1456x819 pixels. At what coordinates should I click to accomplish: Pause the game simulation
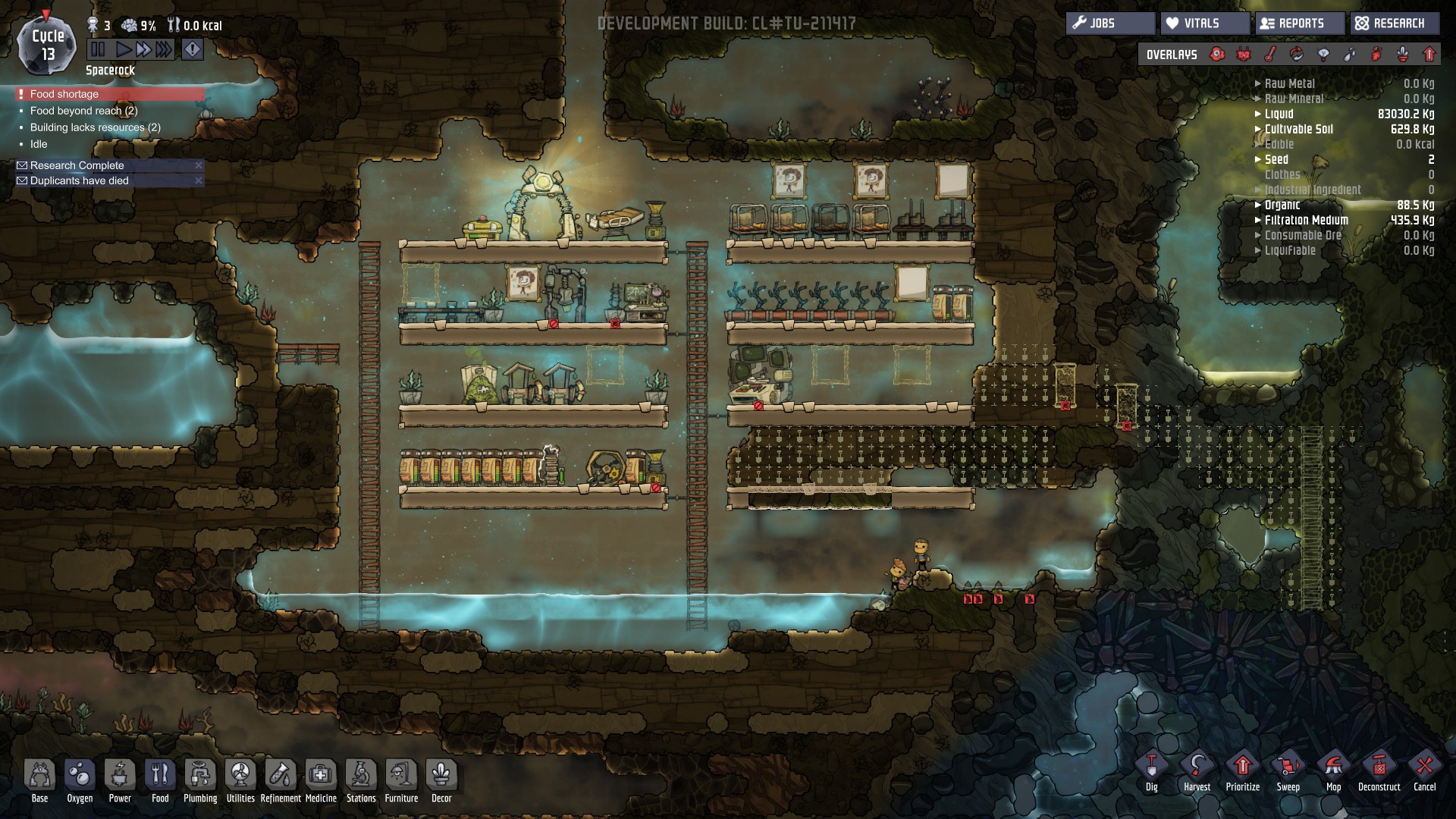coord(99,50)
